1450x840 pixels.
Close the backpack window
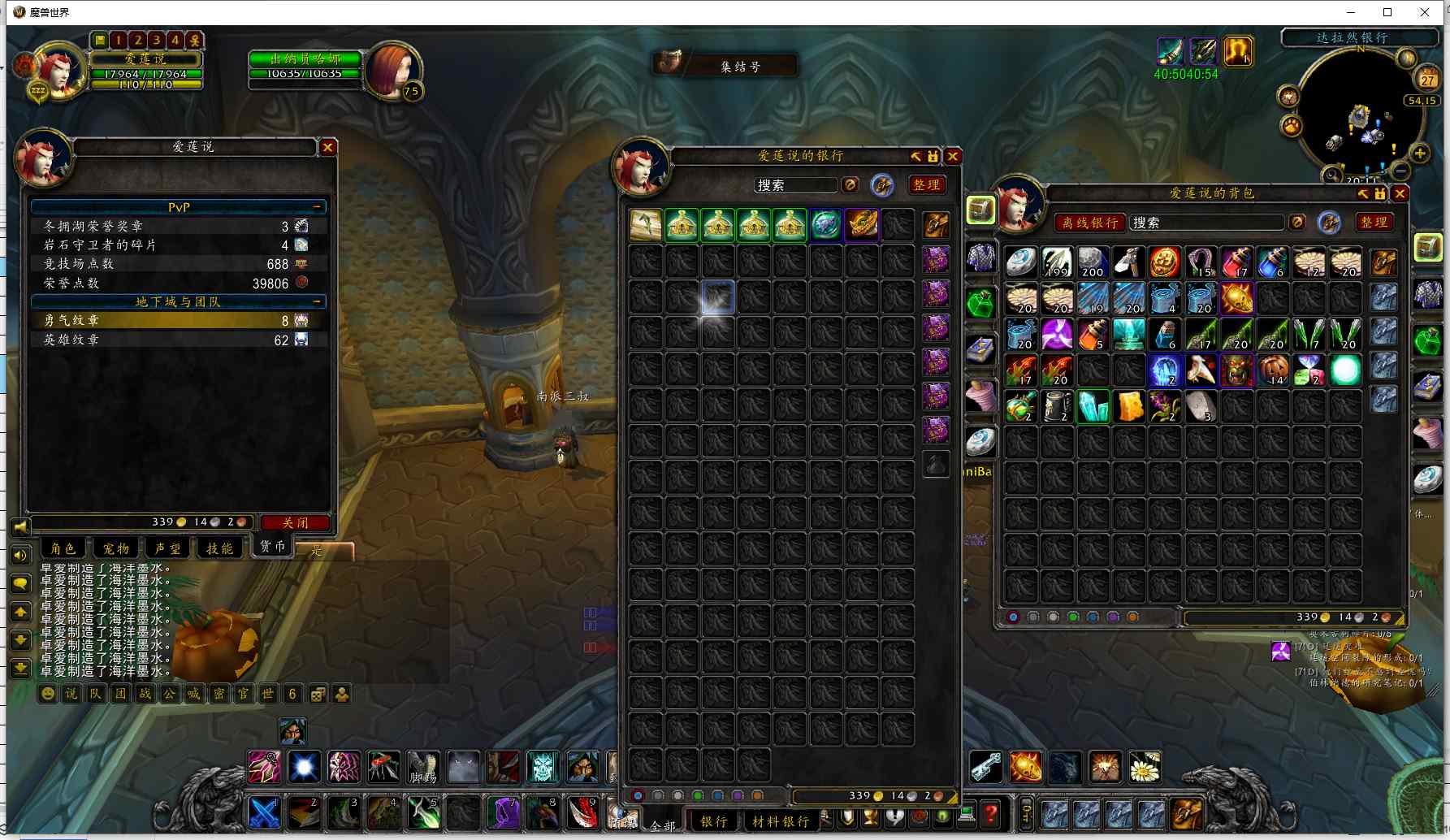click(1400, 193)
